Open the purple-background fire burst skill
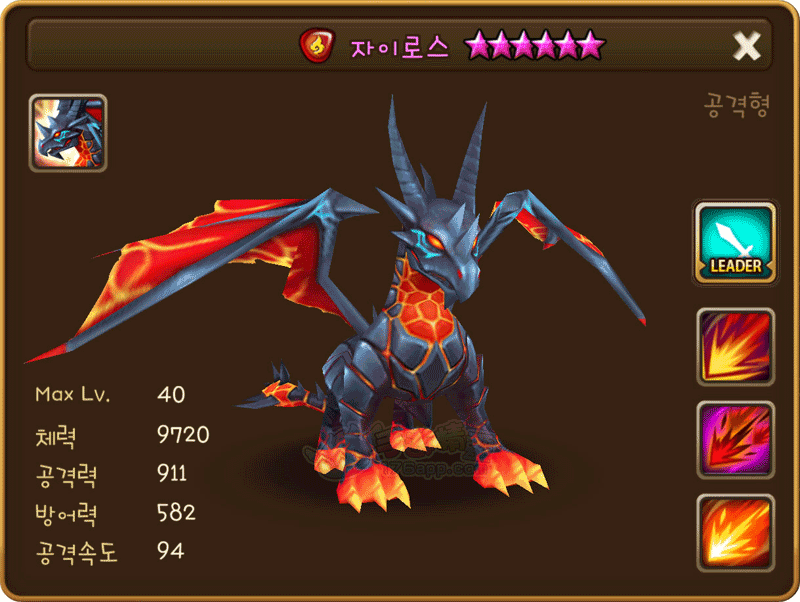 pos(736,440)
